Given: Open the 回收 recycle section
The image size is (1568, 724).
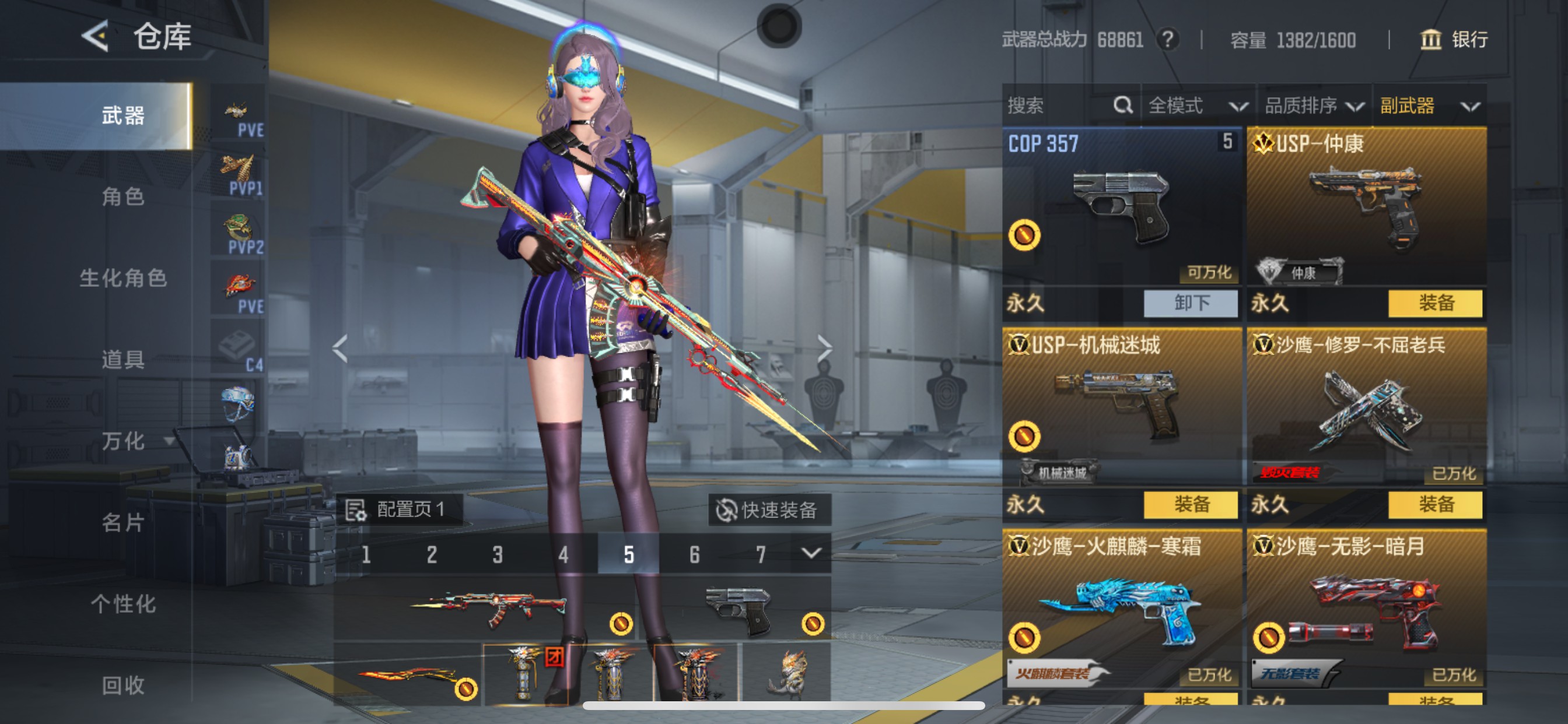Looking at the screenshot, I should (123, 685).
